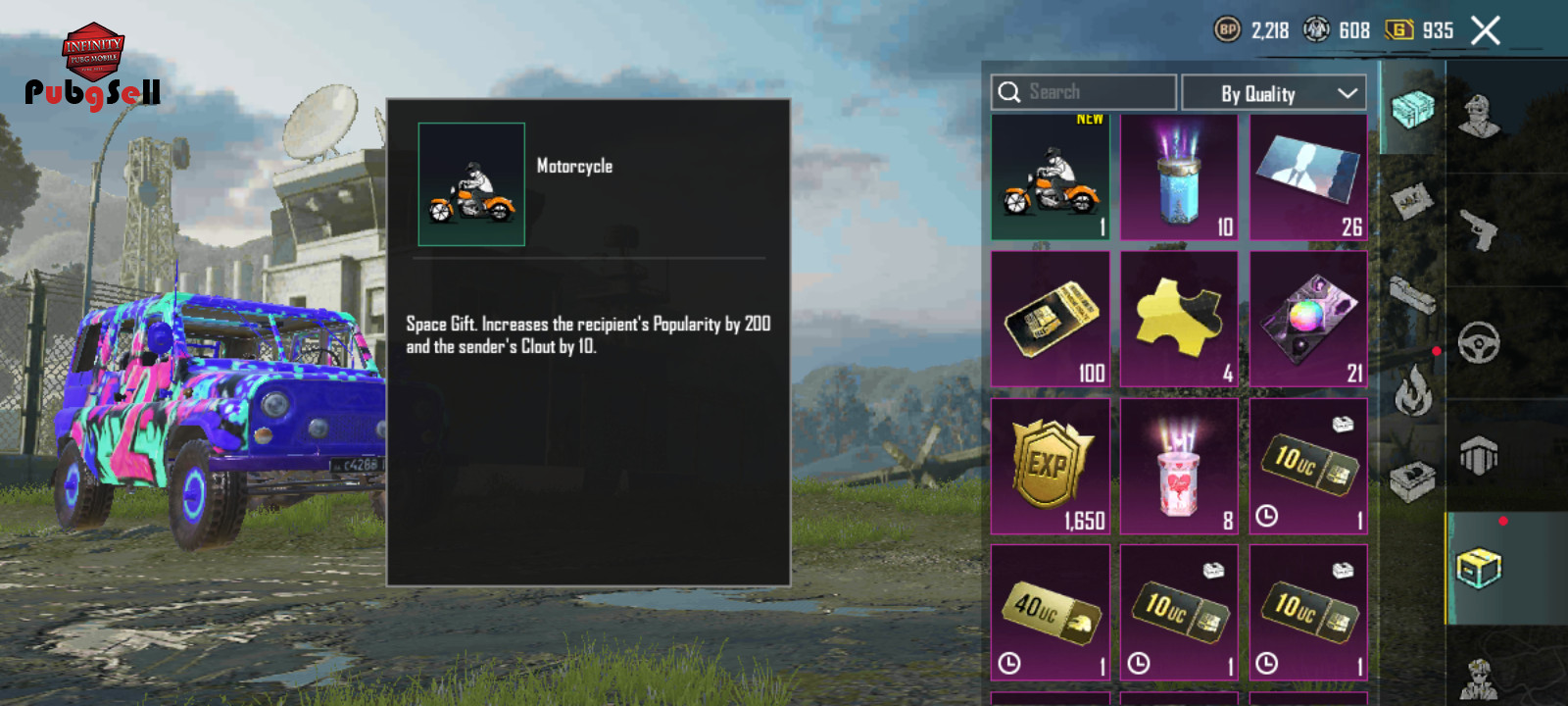Choose the EXP badge item
The height and width of the screenshot is (706, 1568).
pos(1051,466)
